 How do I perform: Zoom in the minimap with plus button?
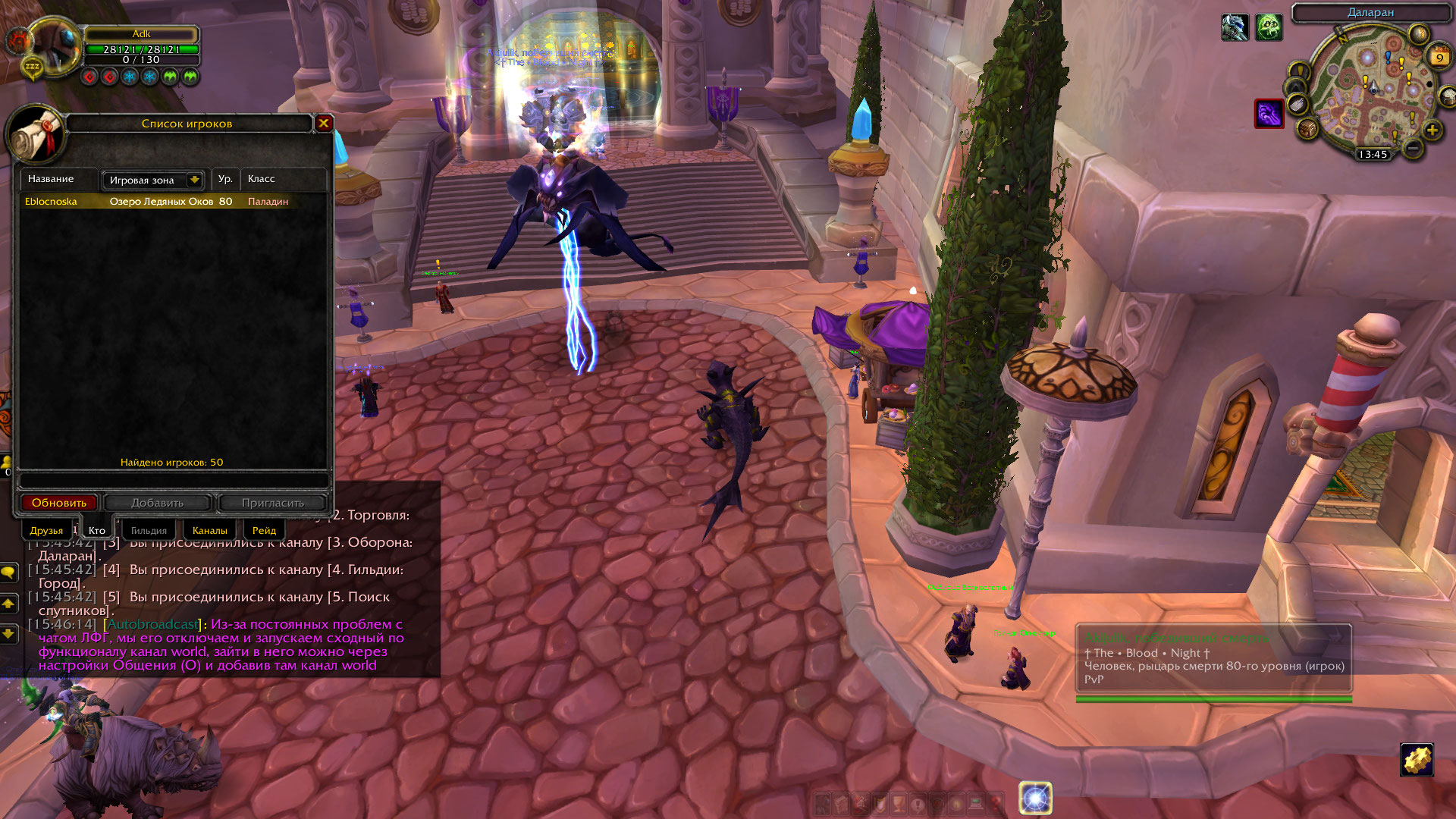(1432, 130)
